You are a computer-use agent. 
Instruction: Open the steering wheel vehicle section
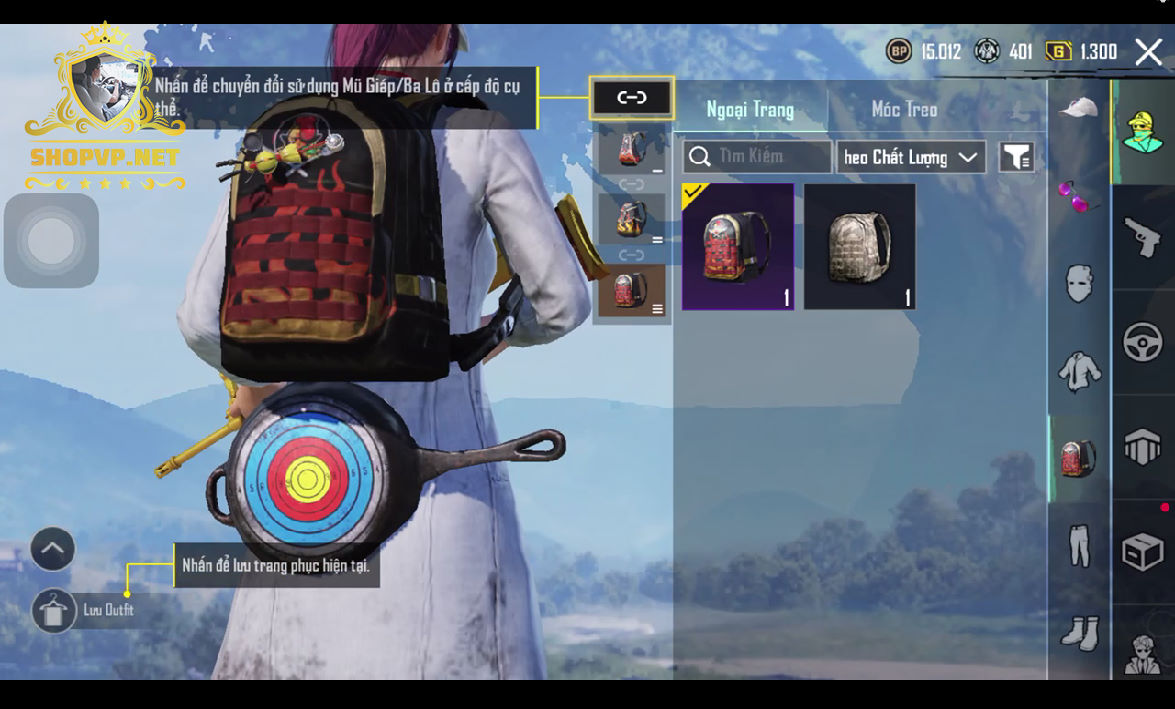tap(1143, 343)
